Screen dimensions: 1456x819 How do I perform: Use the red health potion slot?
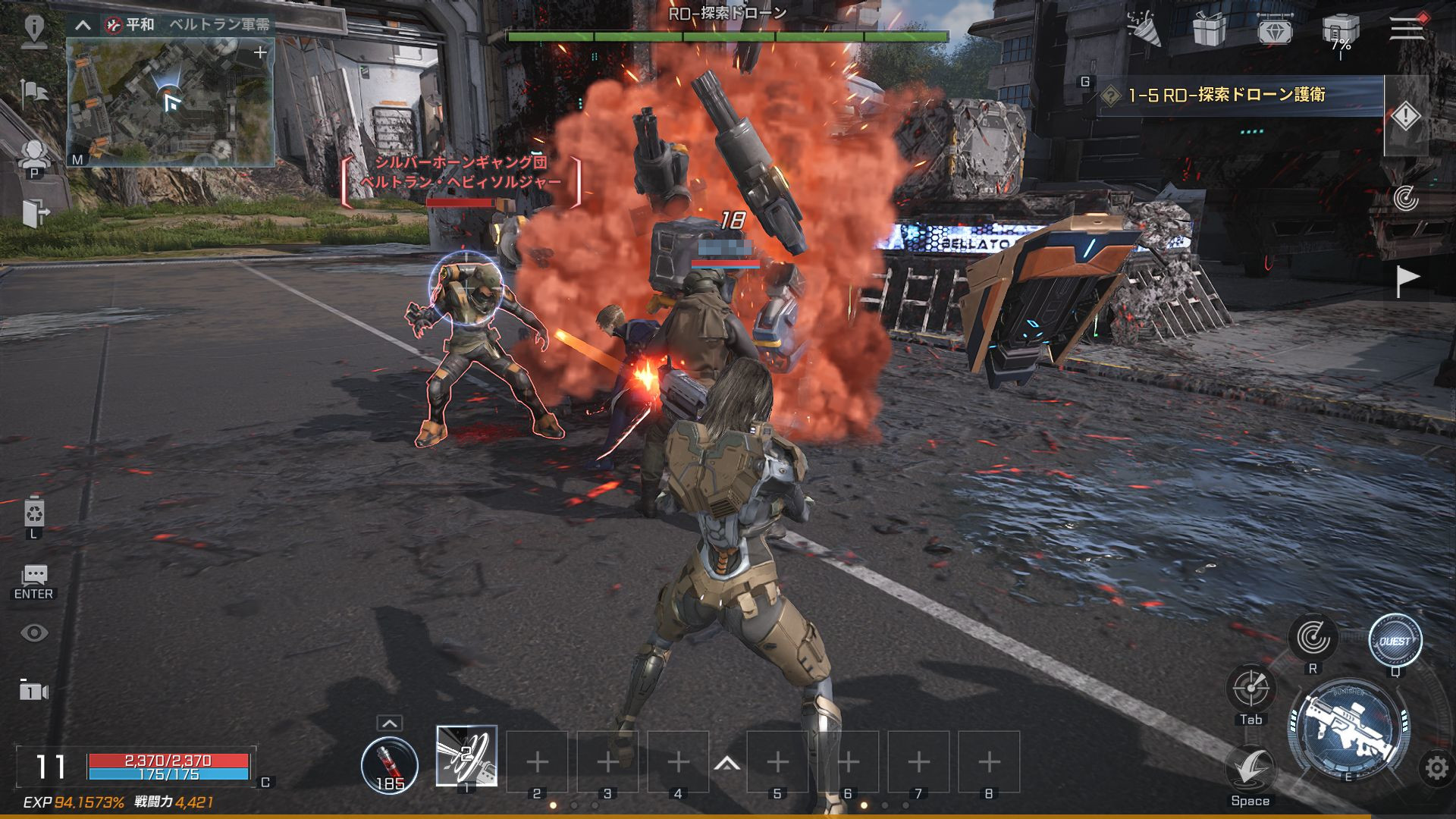[389, 763]
